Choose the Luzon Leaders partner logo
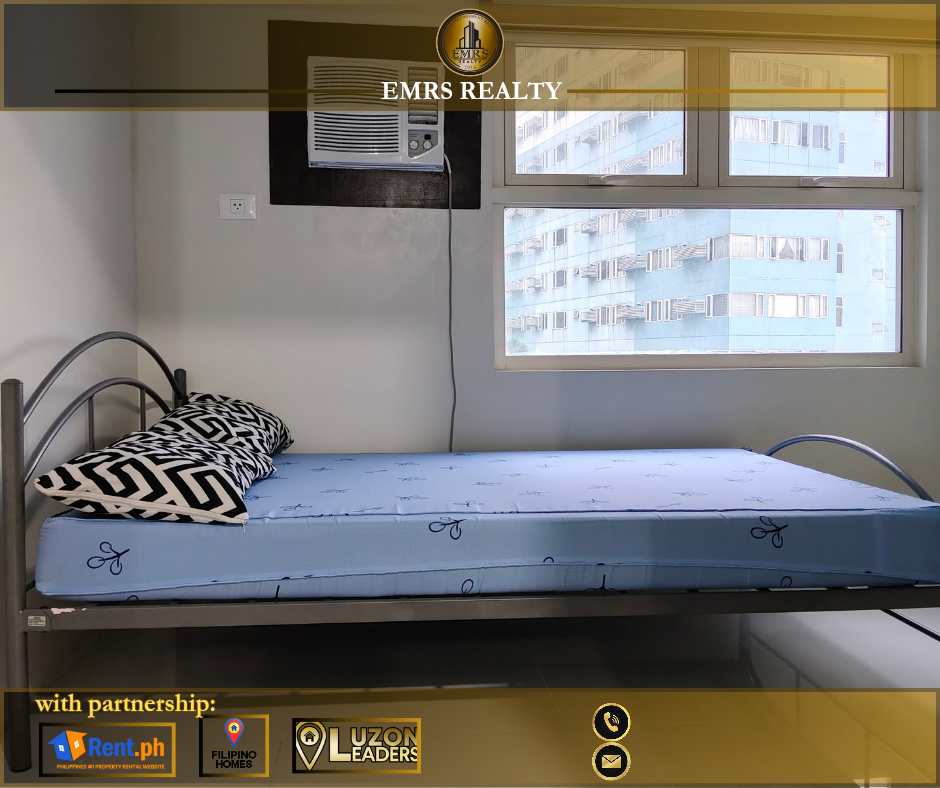 (x=356, y=746)
